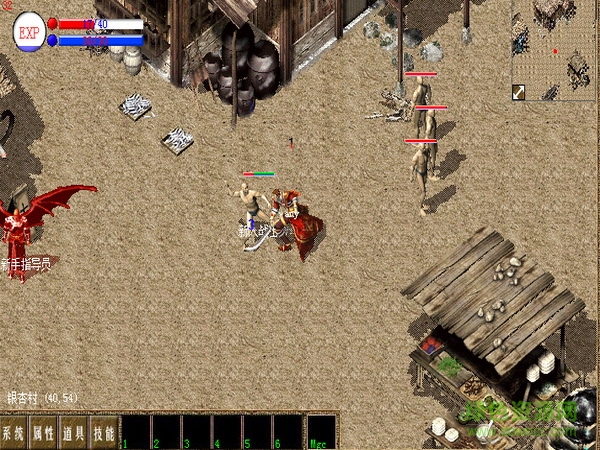Expand the minimap with the arrow button
The height and width of the screenshot is (450, 600).
coord(520,92)
